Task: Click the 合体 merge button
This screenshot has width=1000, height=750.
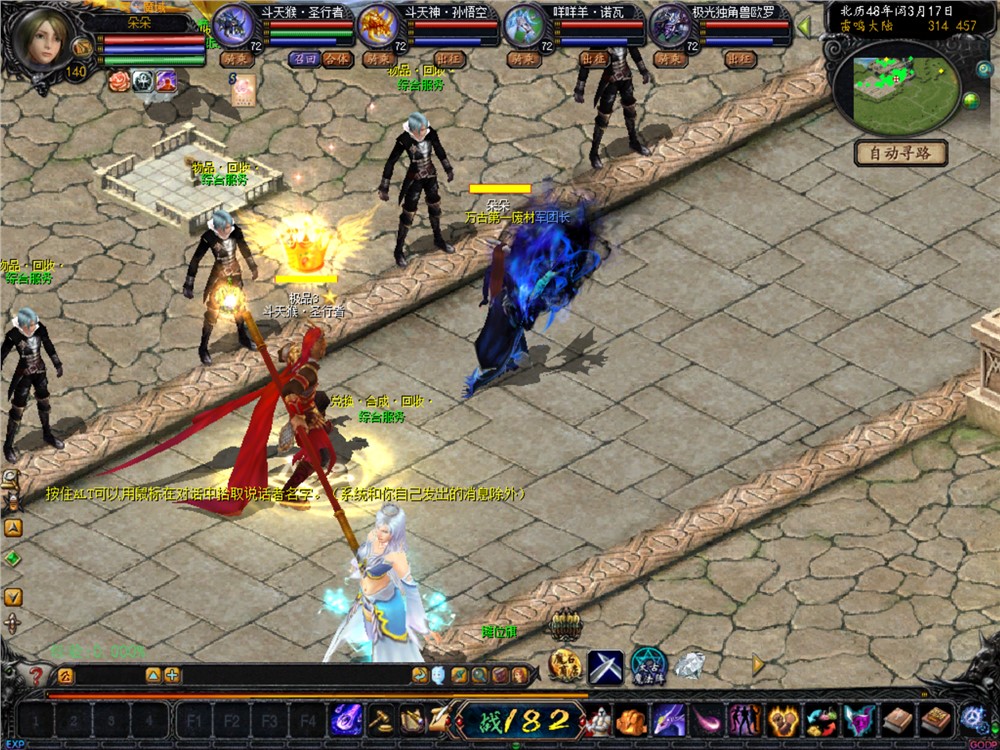Action: point(337,59)
